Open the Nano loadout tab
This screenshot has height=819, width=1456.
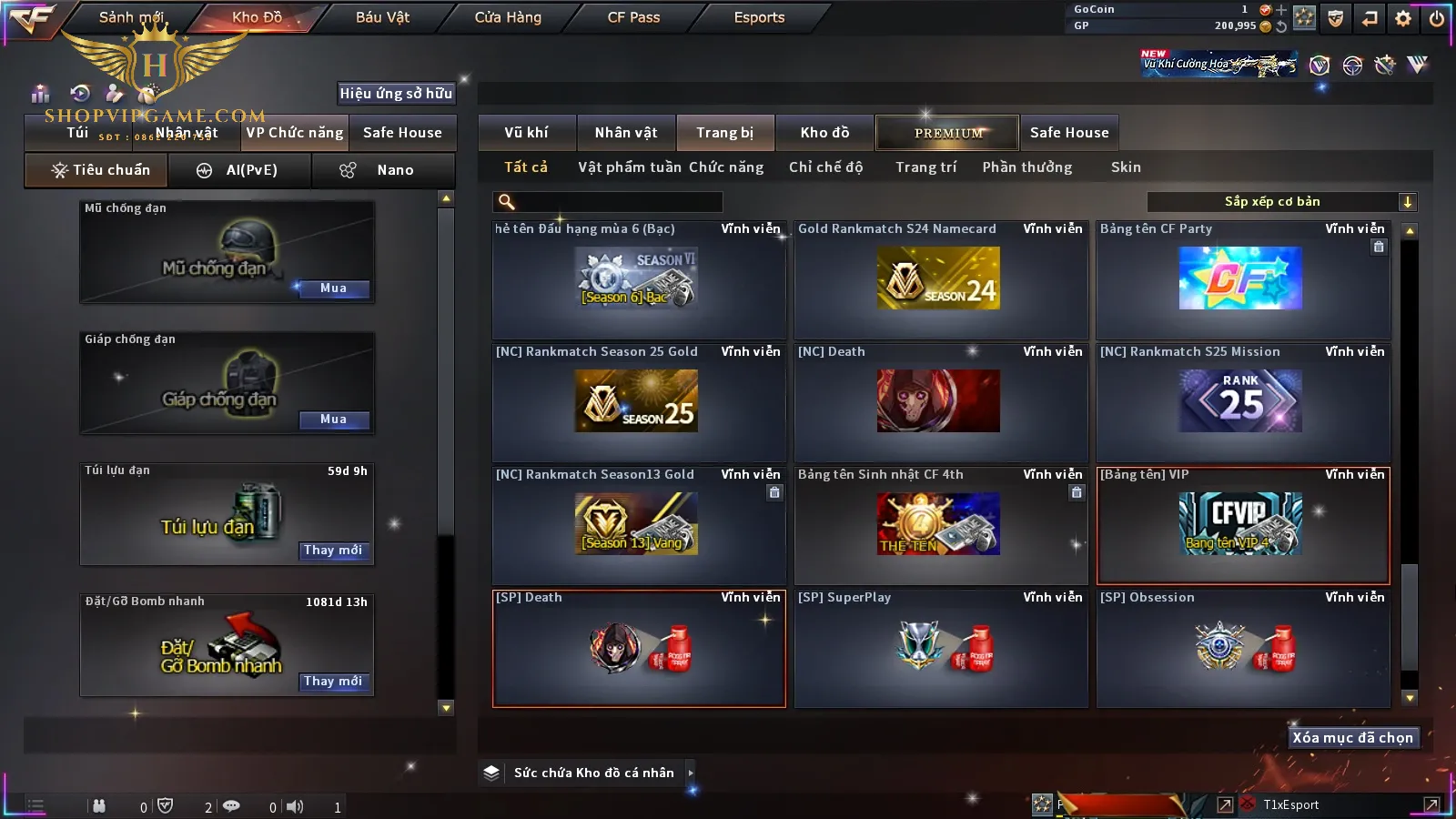coord(383,170)
